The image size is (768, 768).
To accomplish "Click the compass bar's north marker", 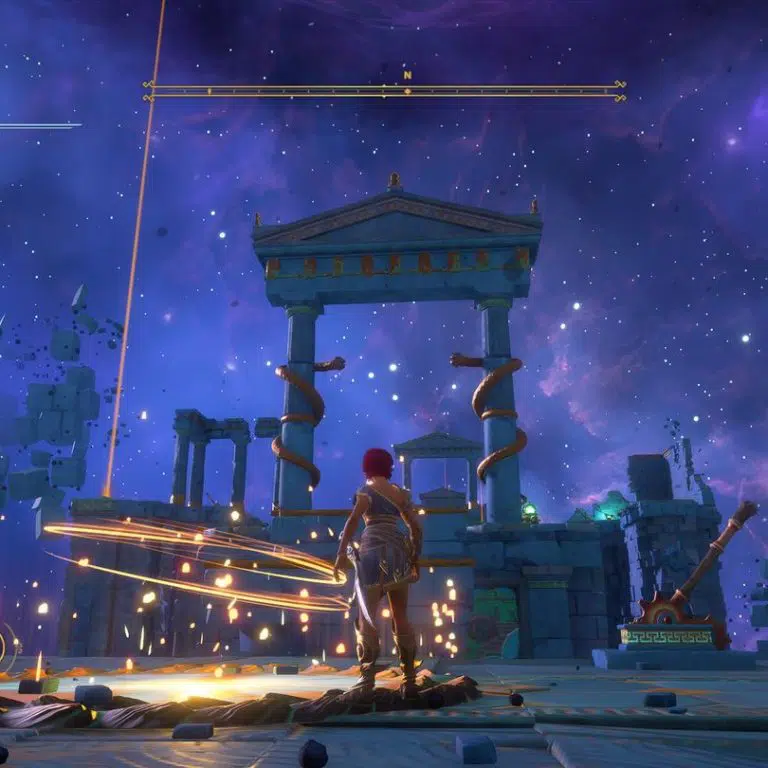I will coord(407,77).
